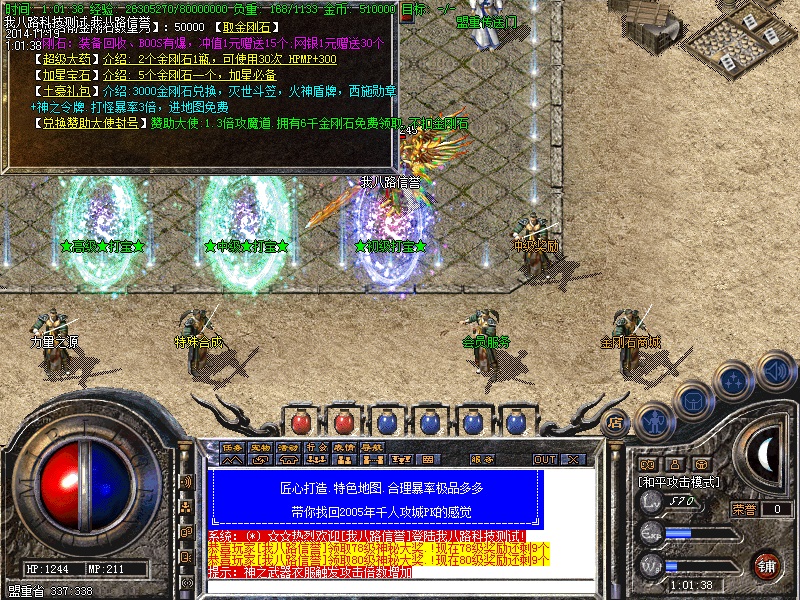This screenshot has width=800, height=600.
Task: Open the skills sparkle round icon
Action: tap(734, 380)
